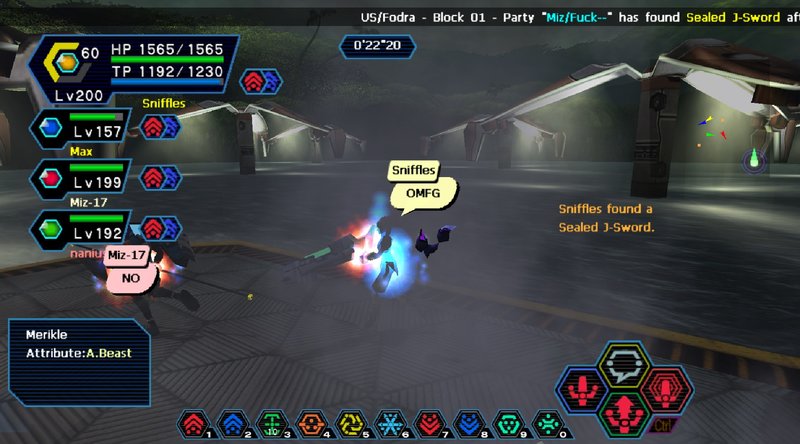The image size is (800, 444).
Task: Use the blue downward chevron in slot 8
Action: pyautogui.click(x=467, y=424)
